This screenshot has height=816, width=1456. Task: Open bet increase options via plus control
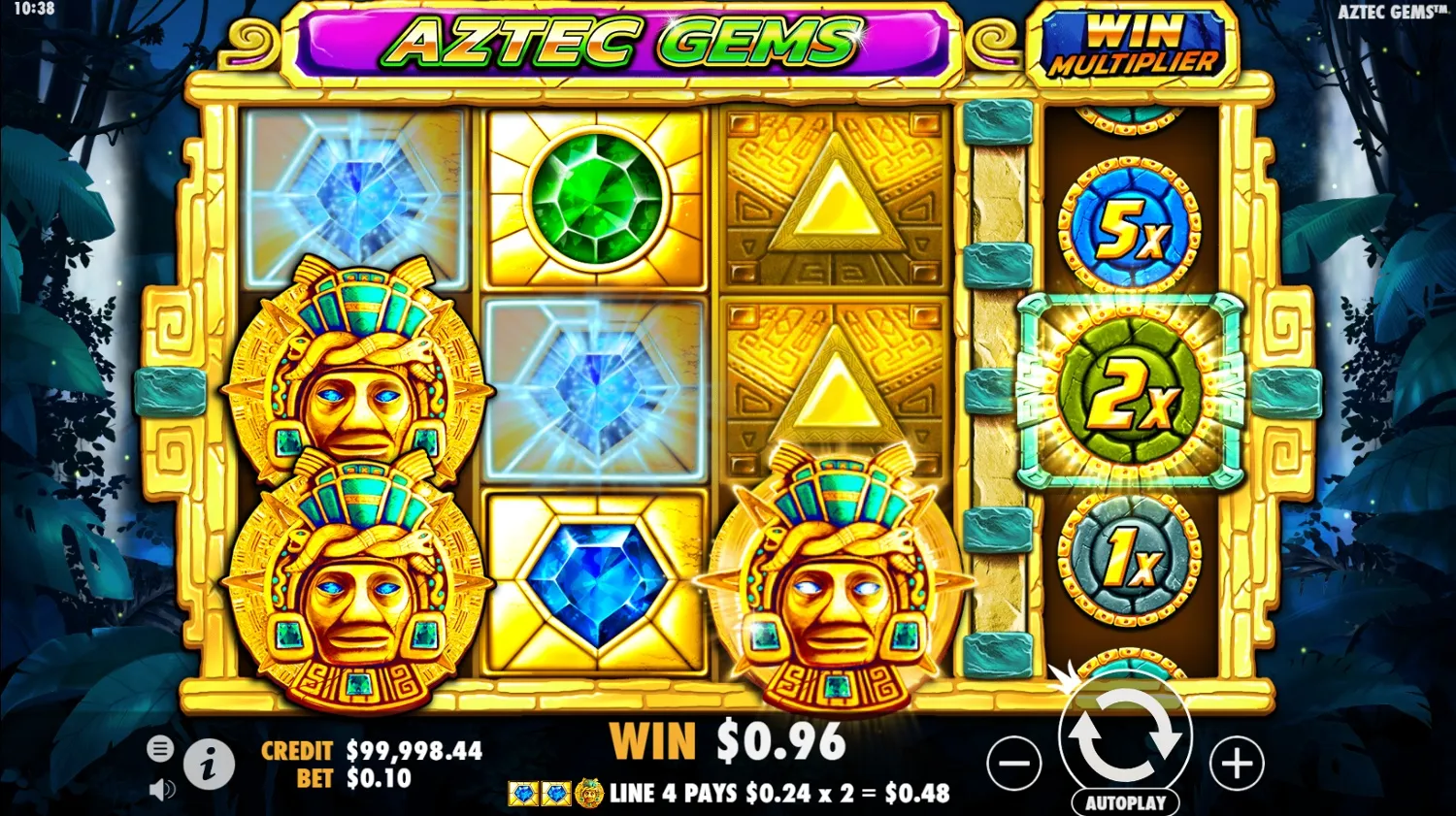point(1238,764)
